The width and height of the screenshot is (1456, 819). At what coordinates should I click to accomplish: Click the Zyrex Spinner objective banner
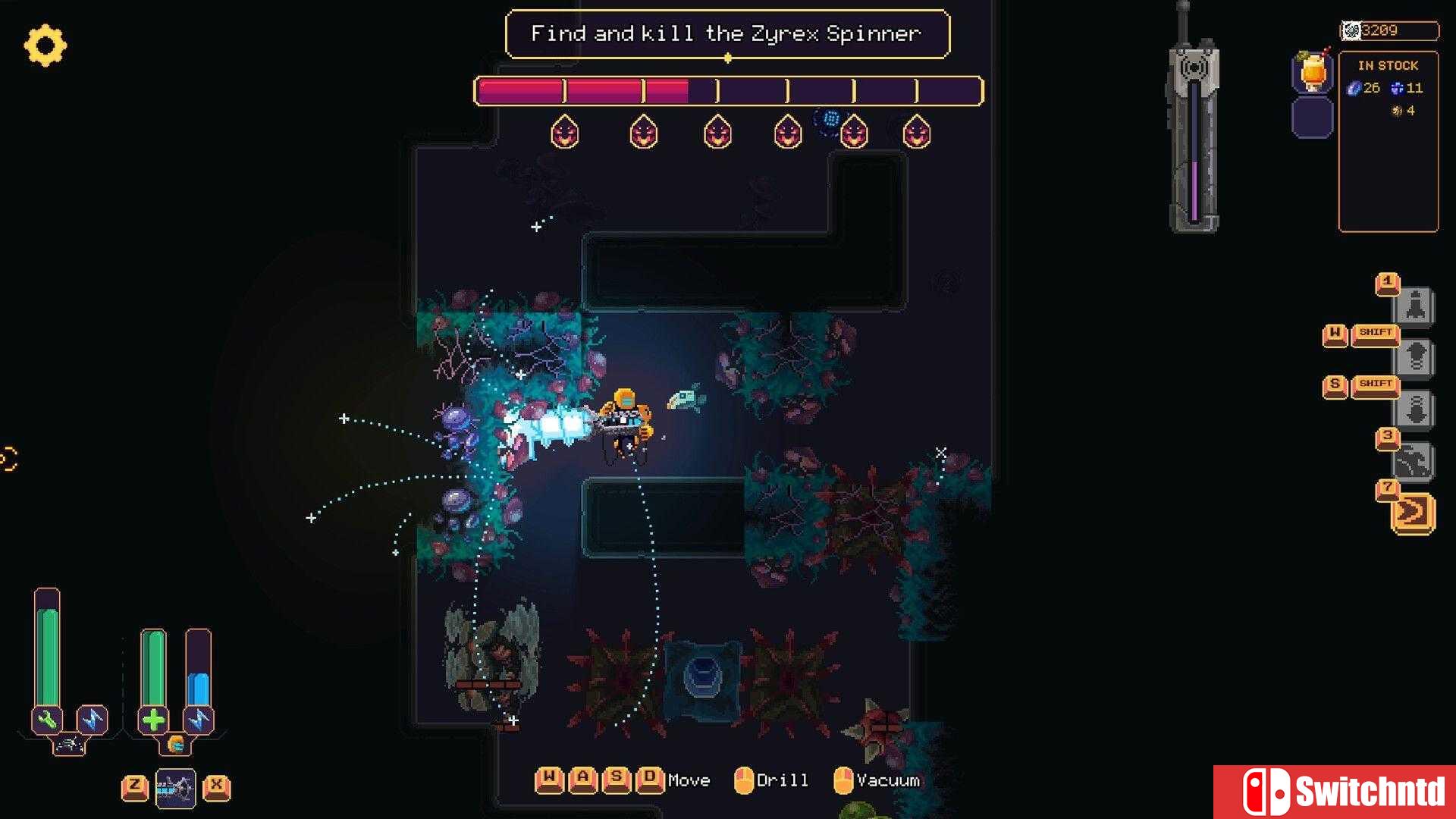click(x=726, y=34)
